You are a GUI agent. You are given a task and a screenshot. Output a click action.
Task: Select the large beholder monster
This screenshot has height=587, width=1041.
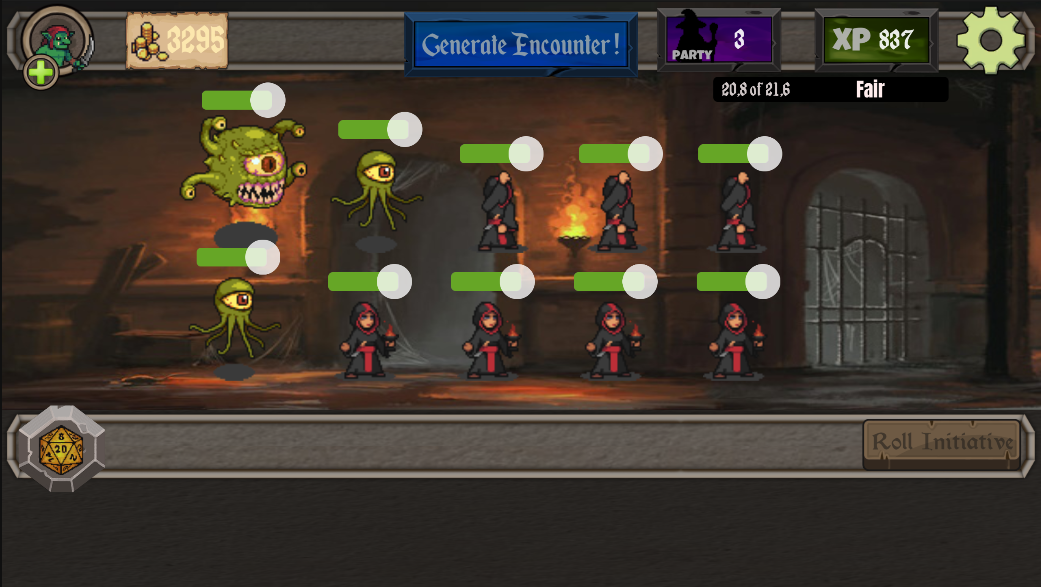[x=244, y=163]
